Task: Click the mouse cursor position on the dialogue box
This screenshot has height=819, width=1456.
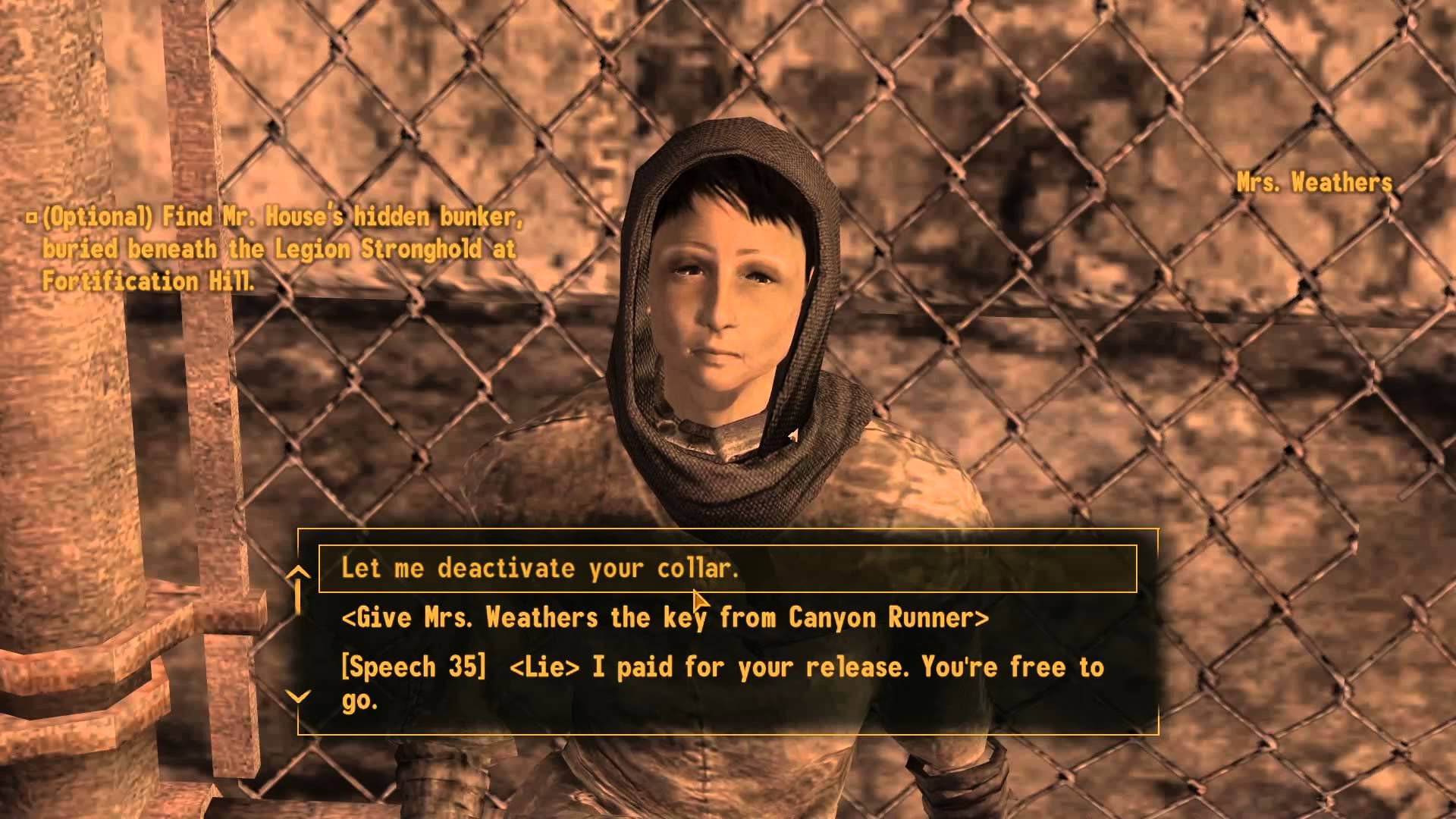Action: point(696,599)
